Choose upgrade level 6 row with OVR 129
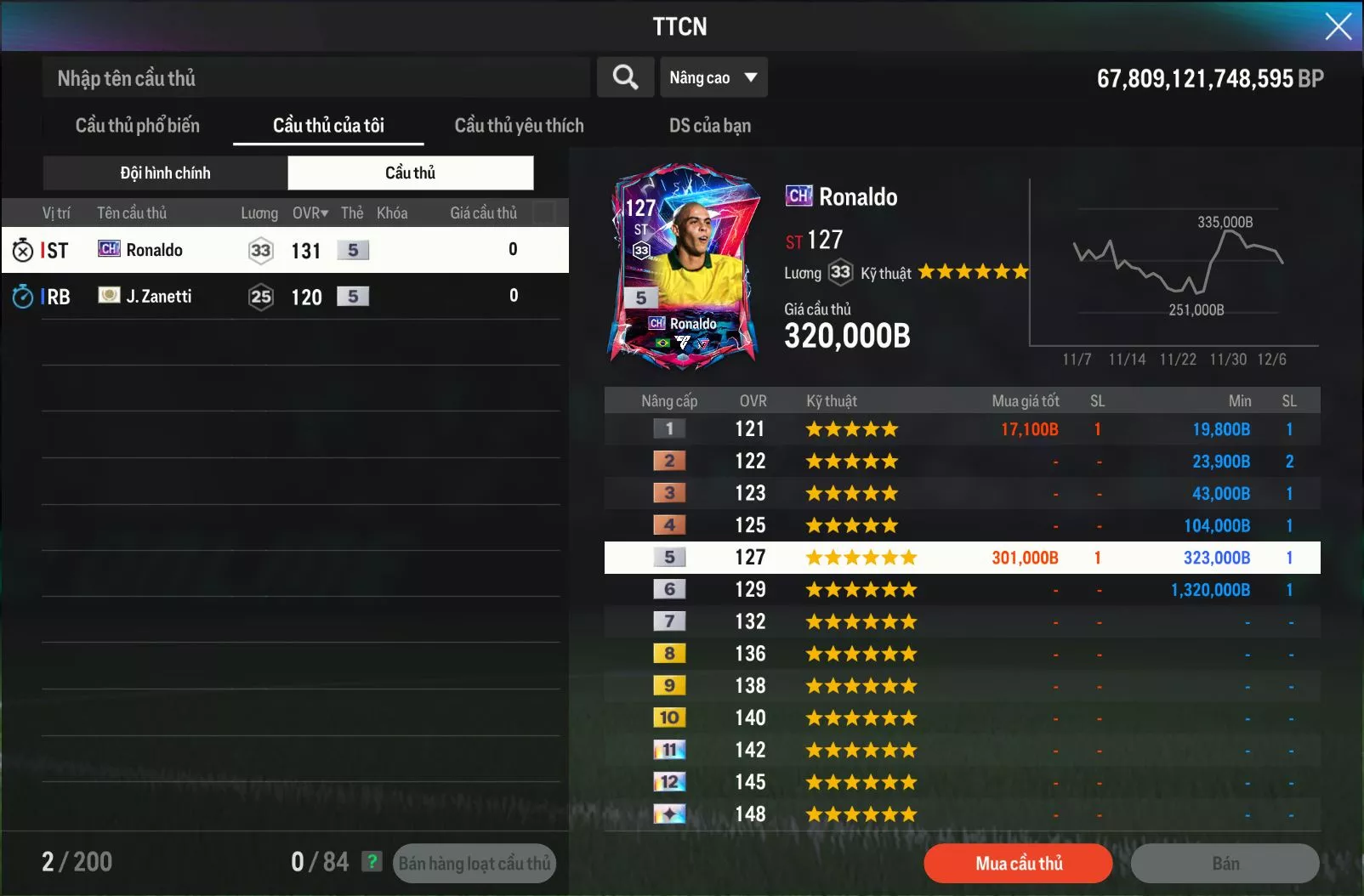Viewport: 1364px width, 896px height. click(x=962, y=589)
